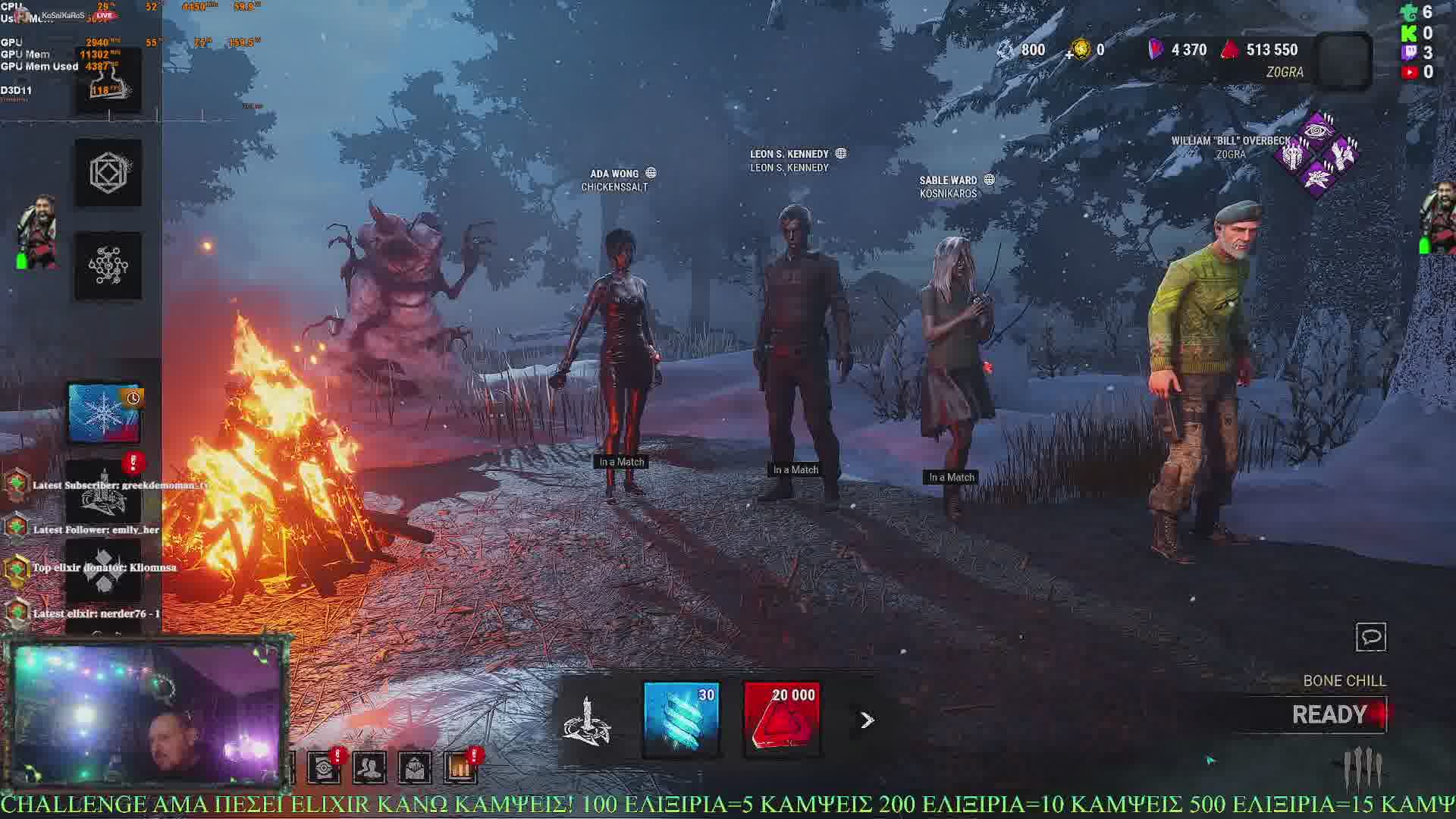The height and width of the screenshot is (819, 1456).
Task: Select the blue 30 frost reward tile
Action: [680, 719]
